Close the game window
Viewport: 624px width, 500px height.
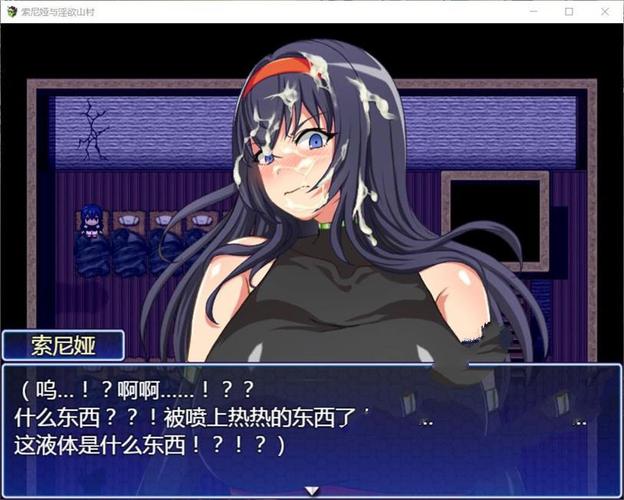coord(603,11)
